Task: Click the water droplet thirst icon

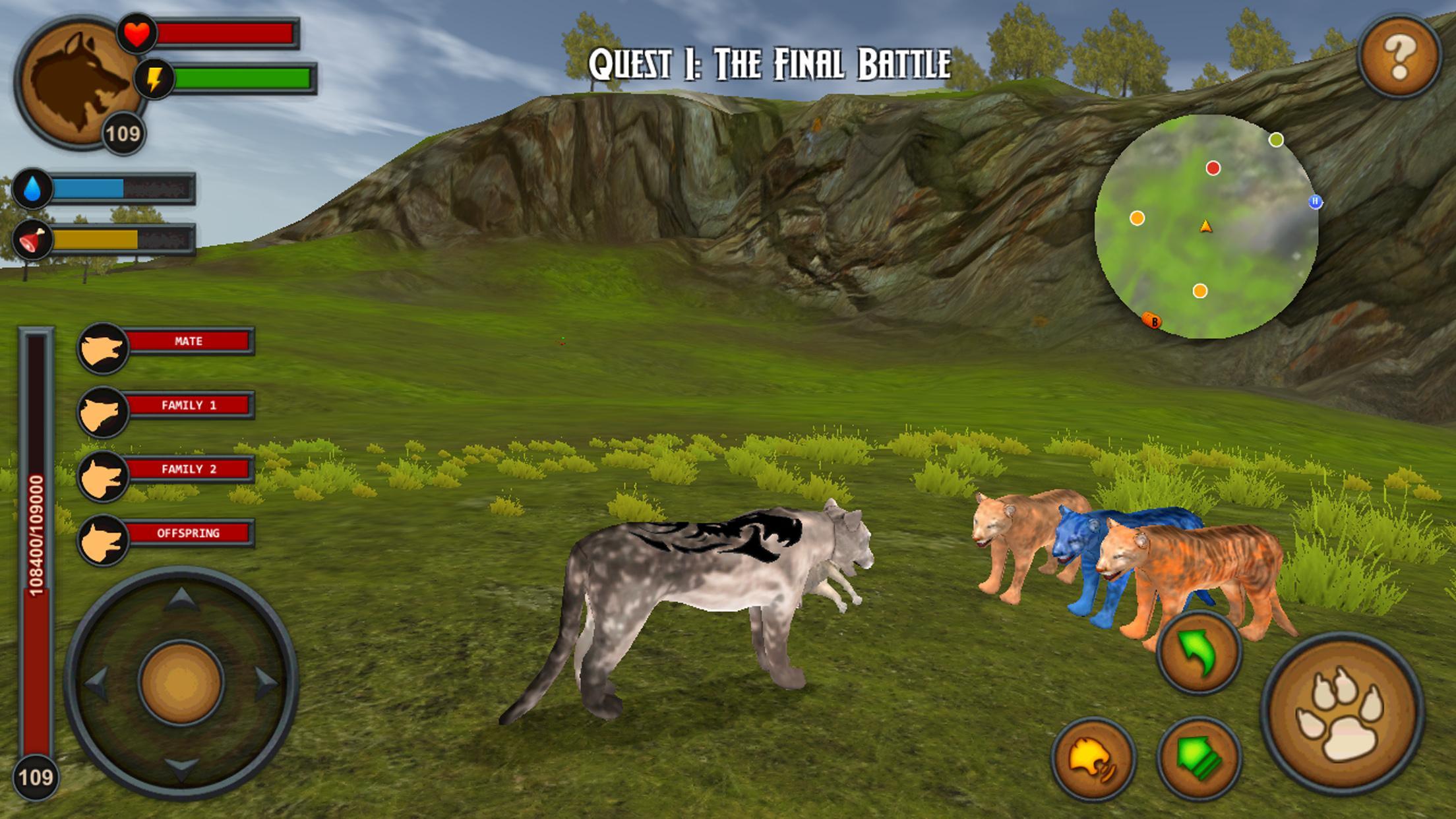Action: [x=31, y=189]
